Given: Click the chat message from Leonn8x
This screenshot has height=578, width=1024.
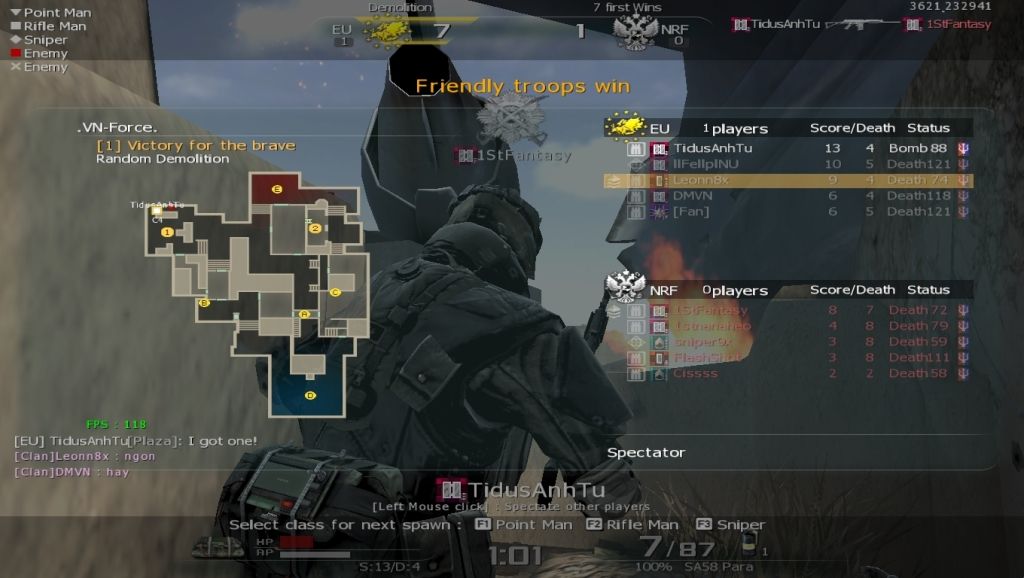Looking at the screenshot, I should [x=85, y=456].
